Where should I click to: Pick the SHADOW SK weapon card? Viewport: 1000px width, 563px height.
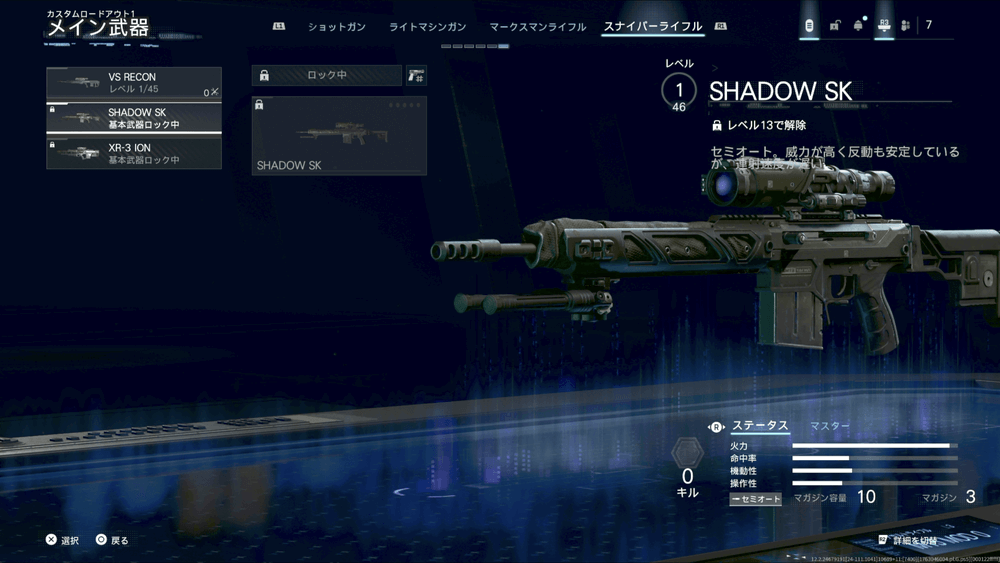tap(339, 135)
